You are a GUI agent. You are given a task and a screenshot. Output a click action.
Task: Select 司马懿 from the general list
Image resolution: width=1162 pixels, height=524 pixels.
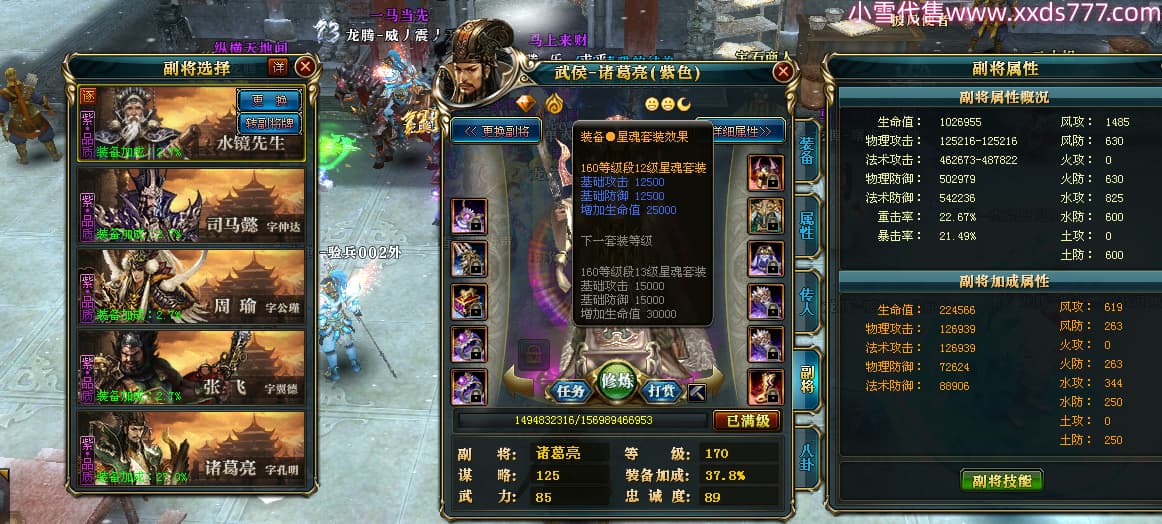pos(192,205)
